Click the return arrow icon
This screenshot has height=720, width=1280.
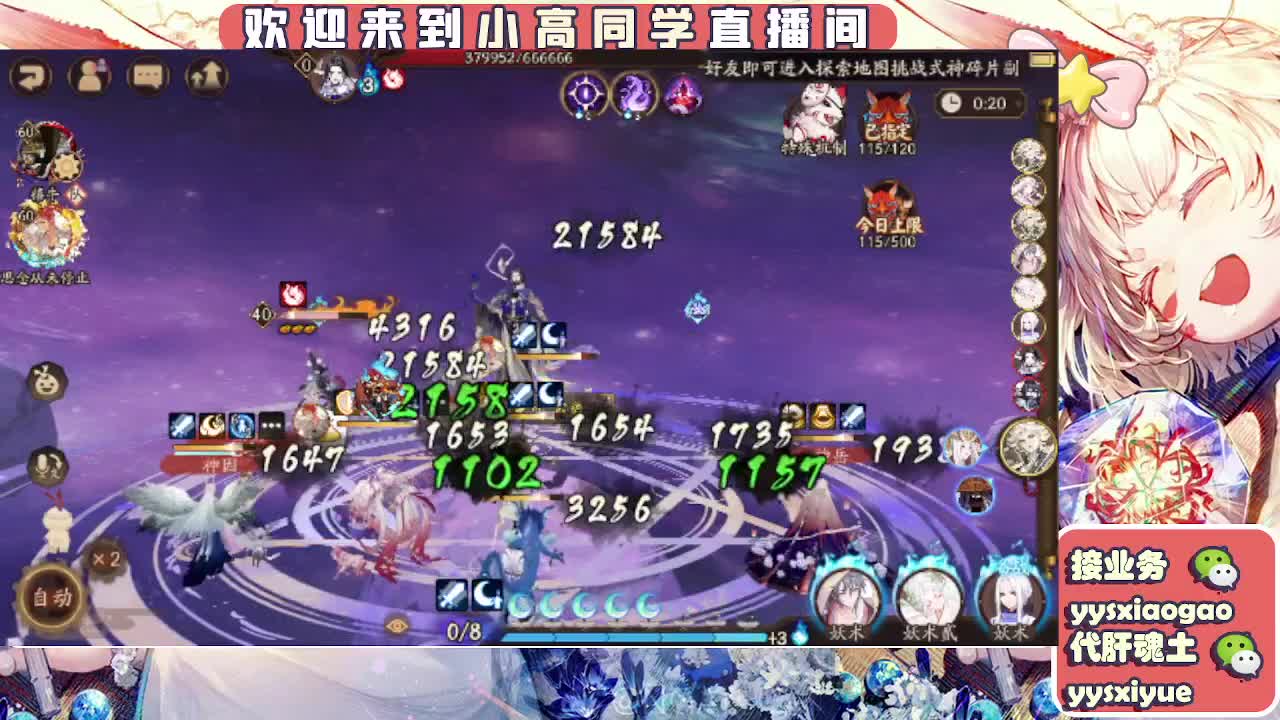click(32, 73)
